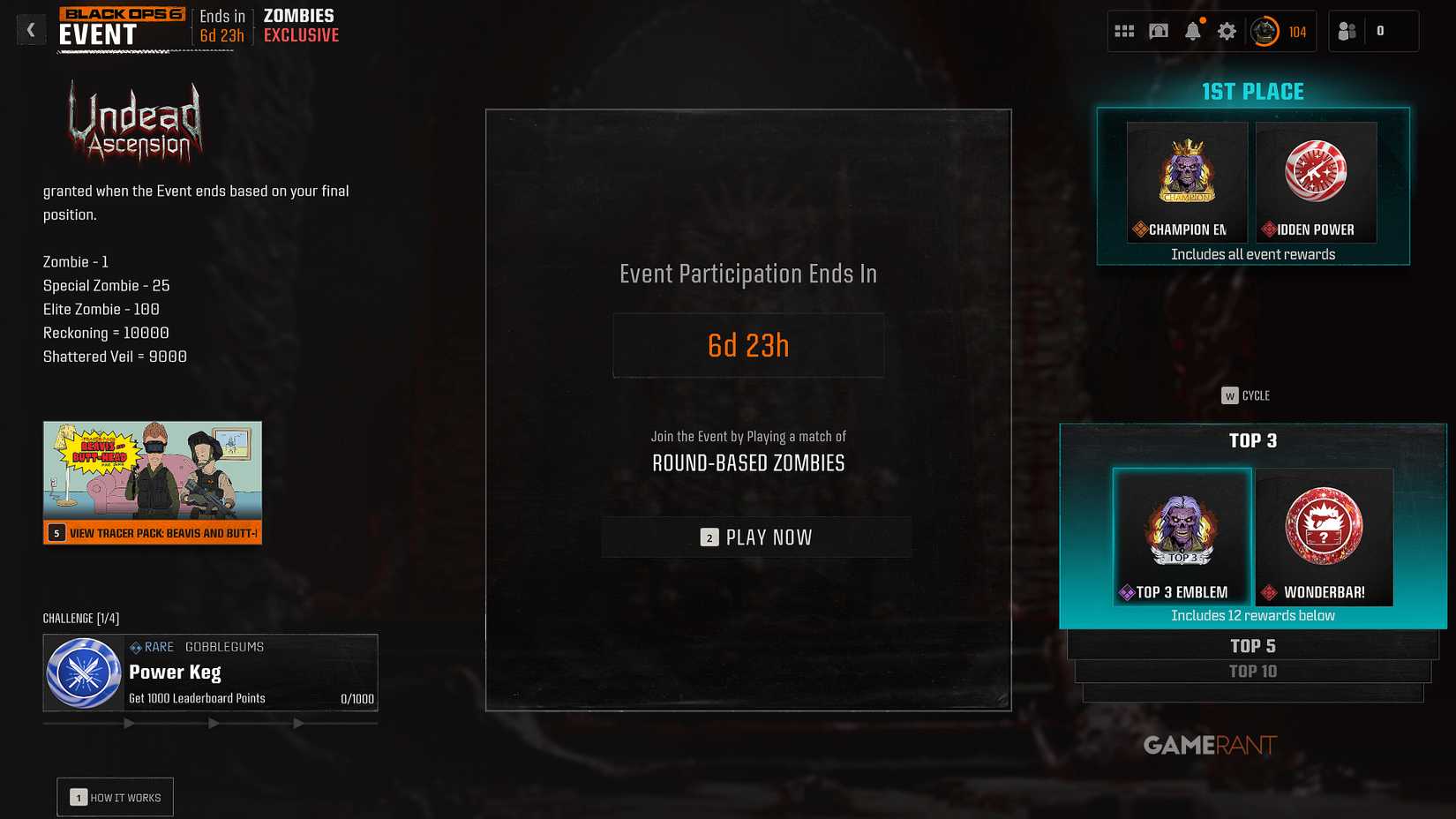The height and width of the screenshot is (819, 1456).
Task: View Tracer Pack: Beavis and Butt-Head
Action: click(152, 532)
